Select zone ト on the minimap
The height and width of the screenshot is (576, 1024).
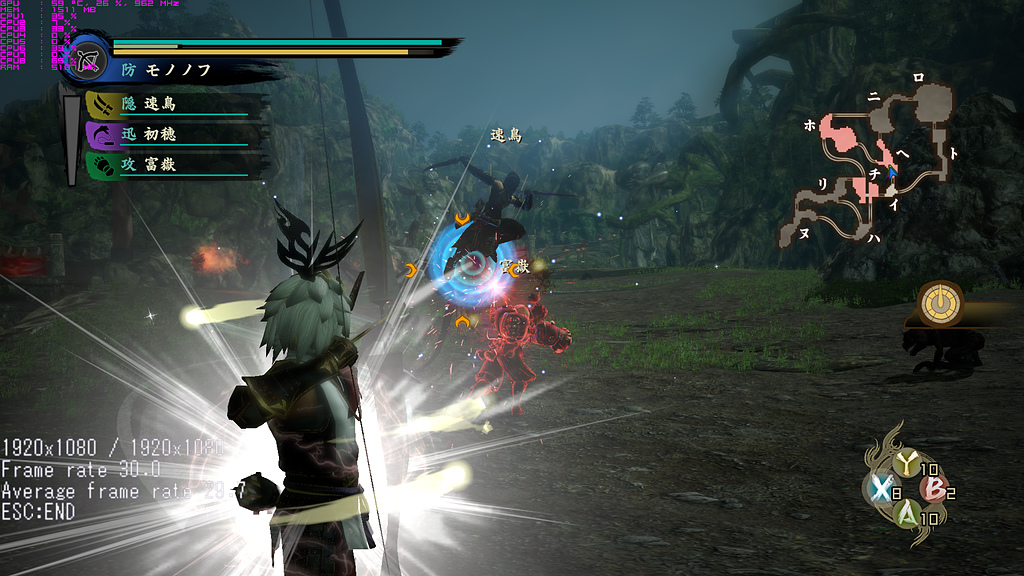(x=953, y=153)
